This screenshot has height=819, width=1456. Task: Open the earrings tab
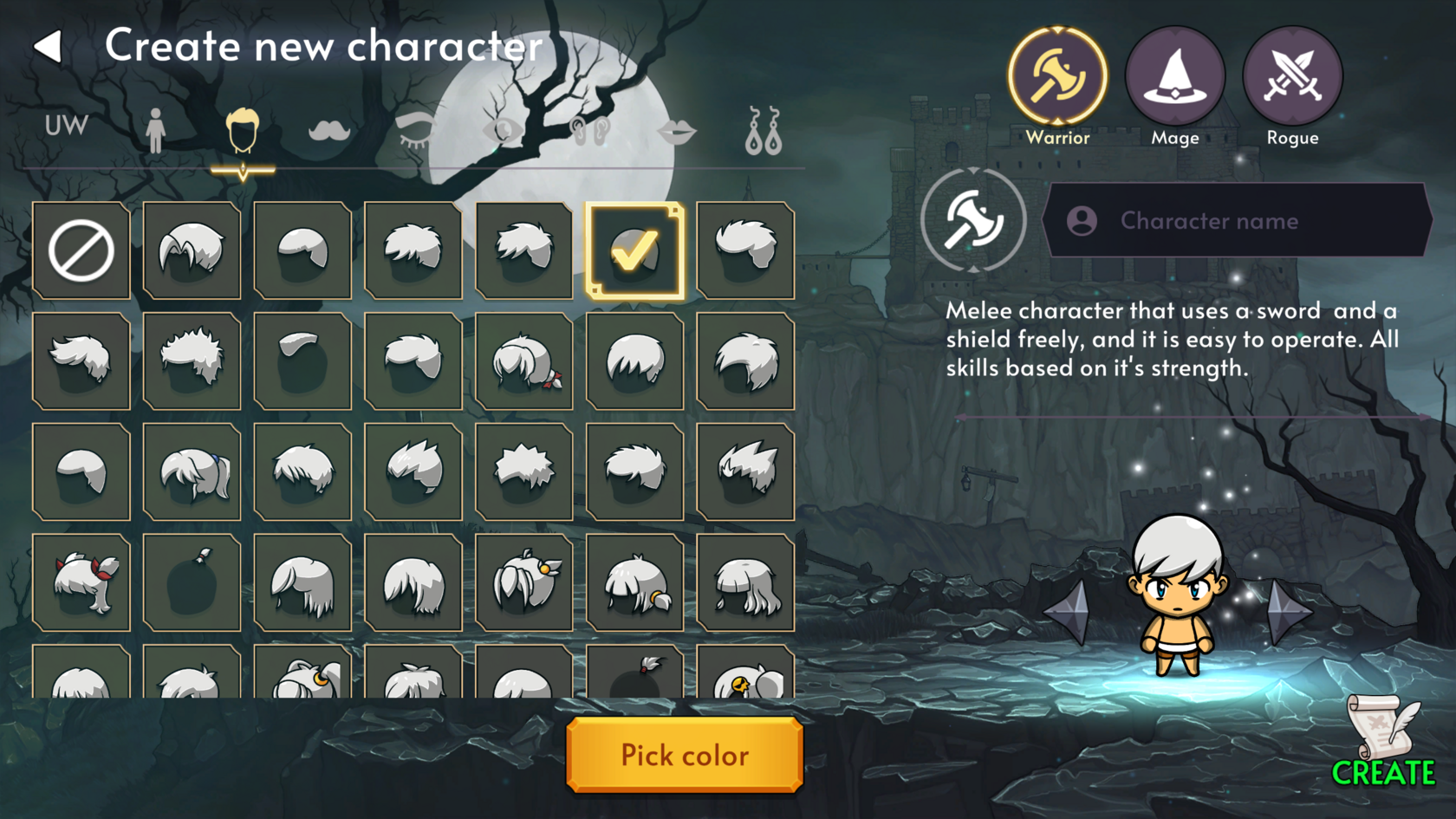(x=764, y=132)
